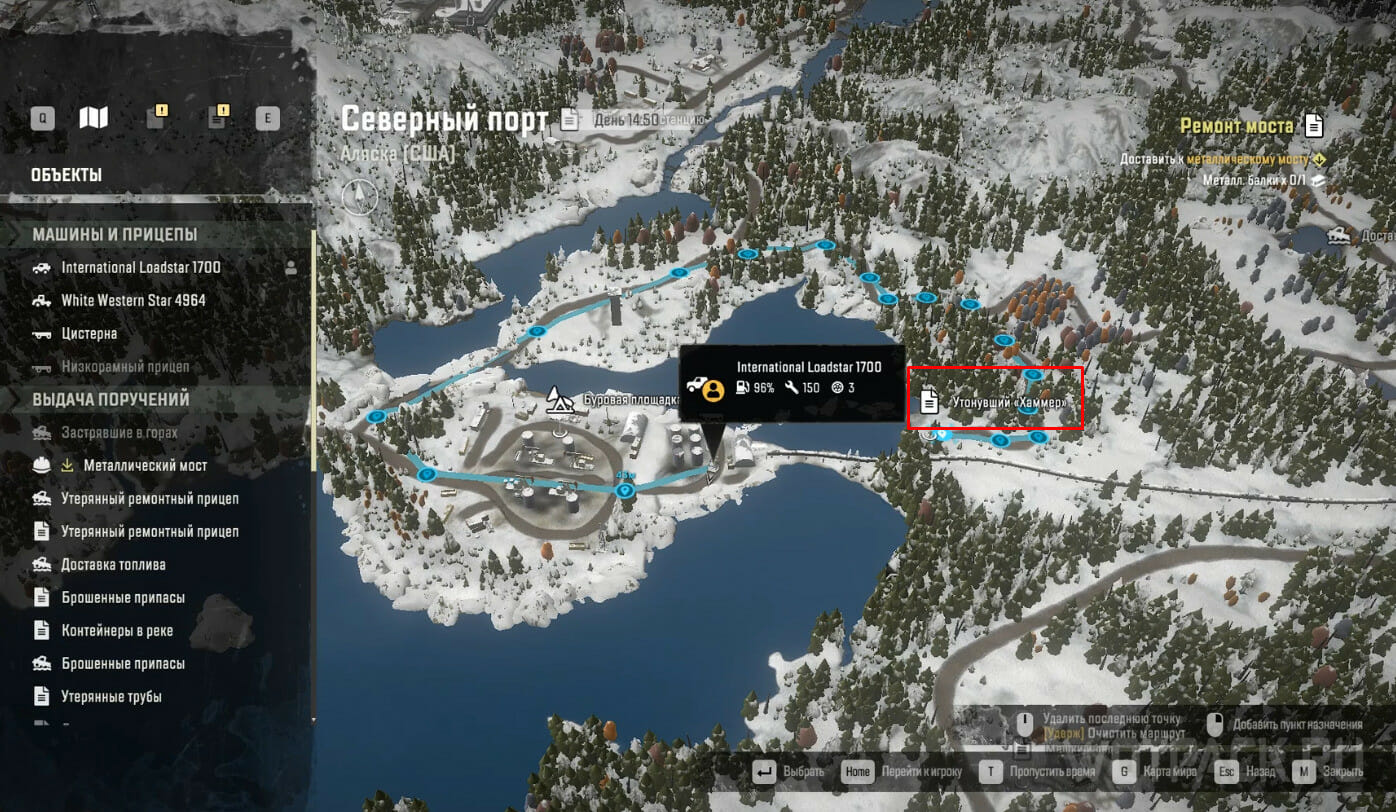
Task: Select the Утерянные трубы task
Action: click(111, 697)
